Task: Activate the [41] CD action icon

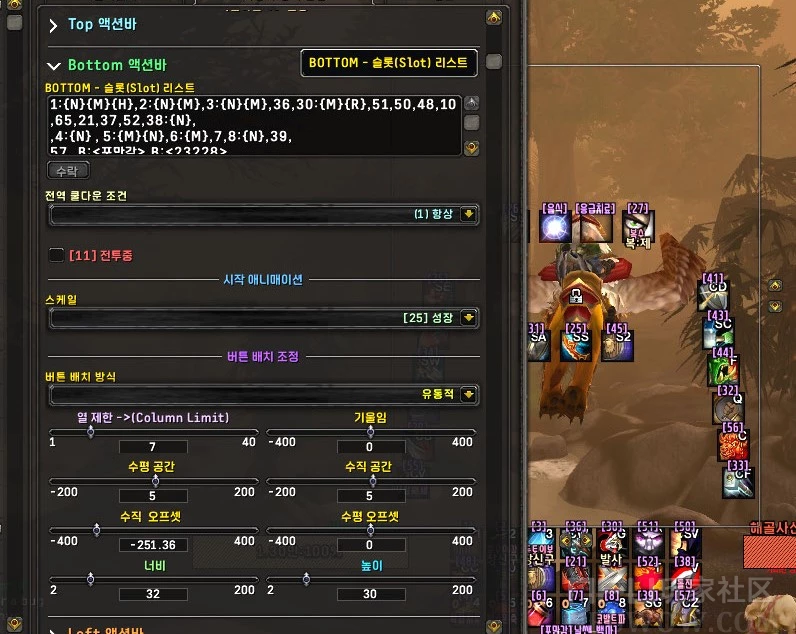Action: (714, 295)
